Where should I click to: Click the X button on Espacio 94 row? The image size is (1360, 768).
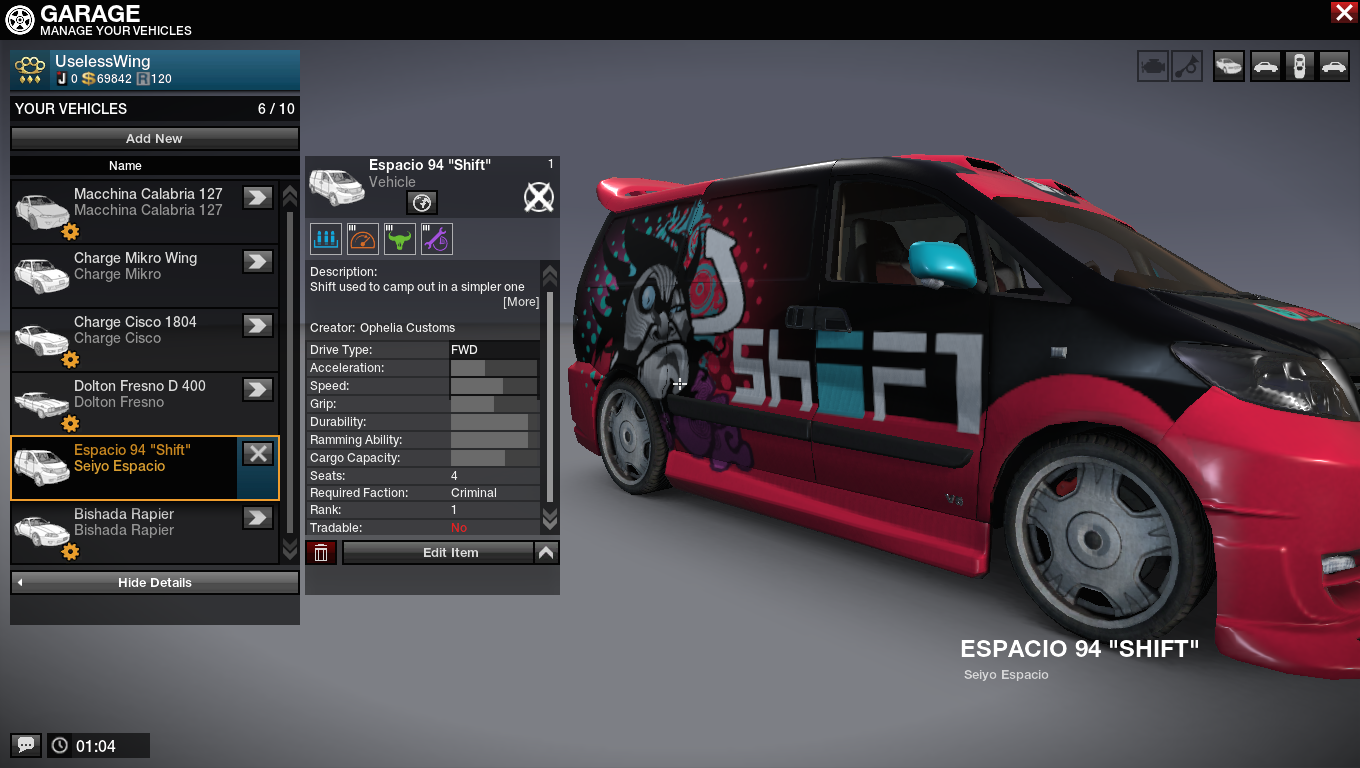[258, 454]
